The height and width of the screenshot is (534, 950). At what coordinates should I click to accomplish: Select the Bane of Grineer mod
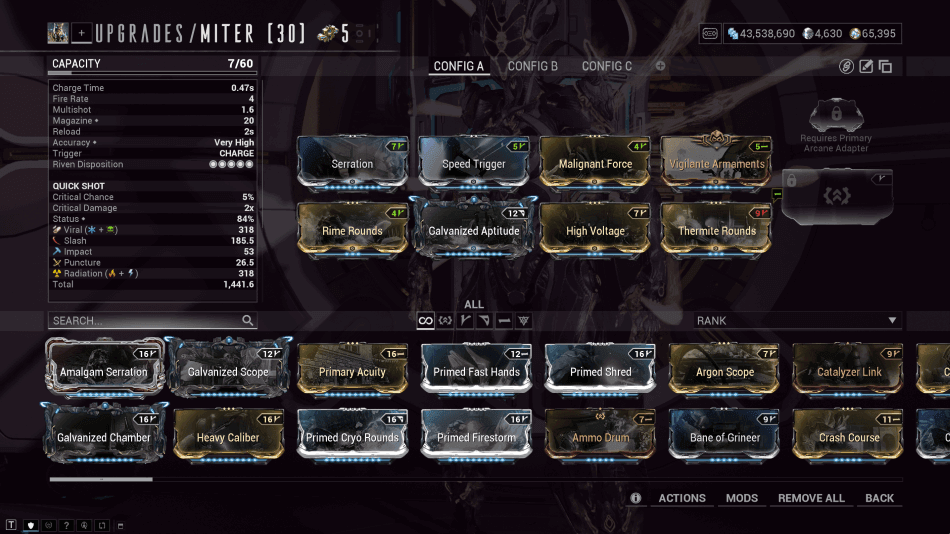tap(724, 436)
